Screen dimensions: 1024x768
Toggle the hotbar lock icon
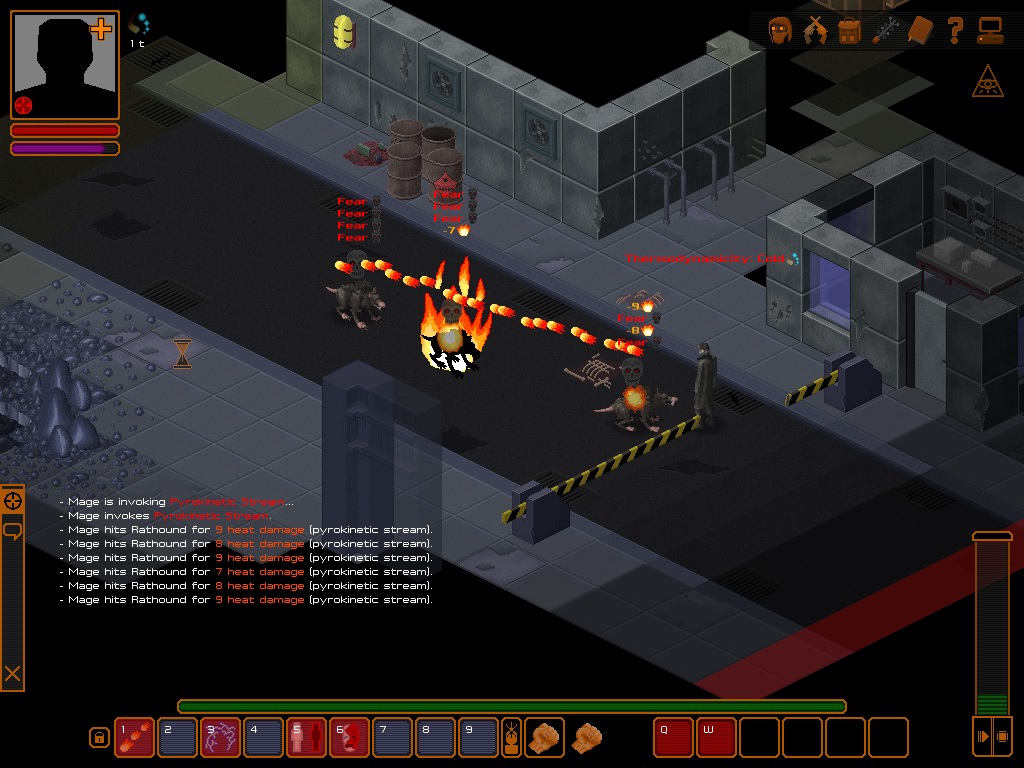pos(99,738)
